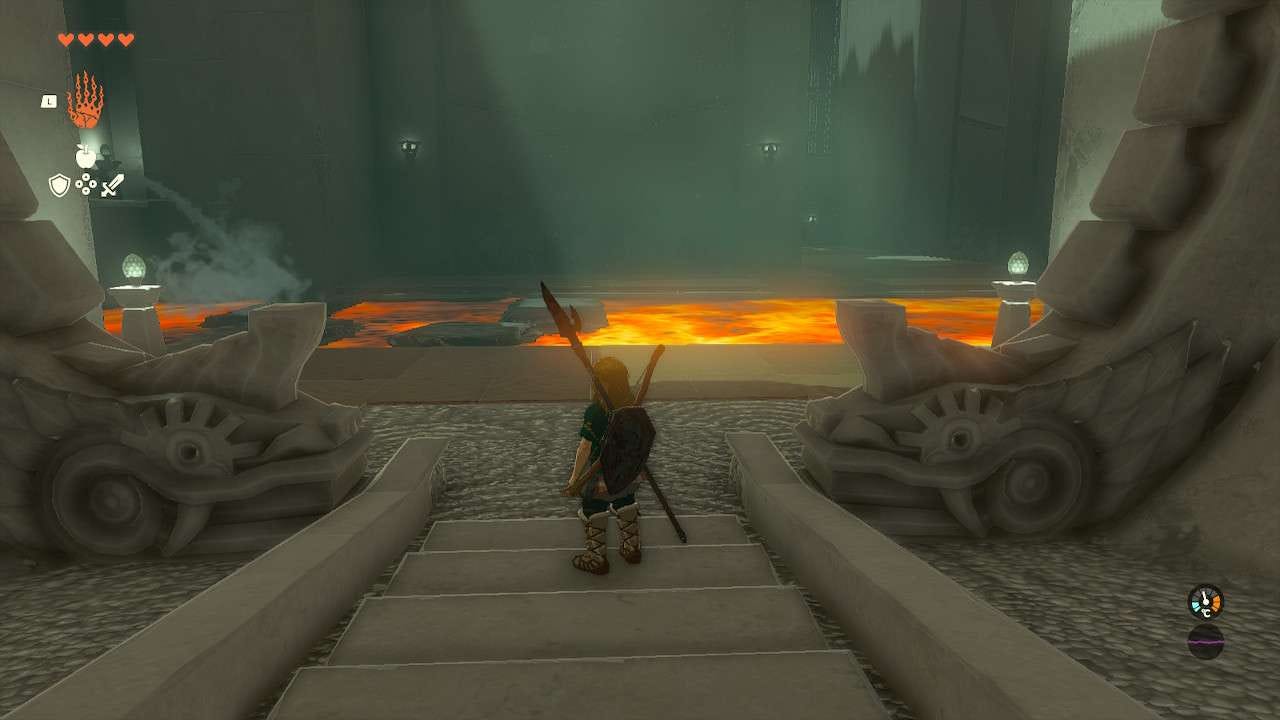Select the flame hand ability icon
Screen dimensions: 1280x720
85,99
